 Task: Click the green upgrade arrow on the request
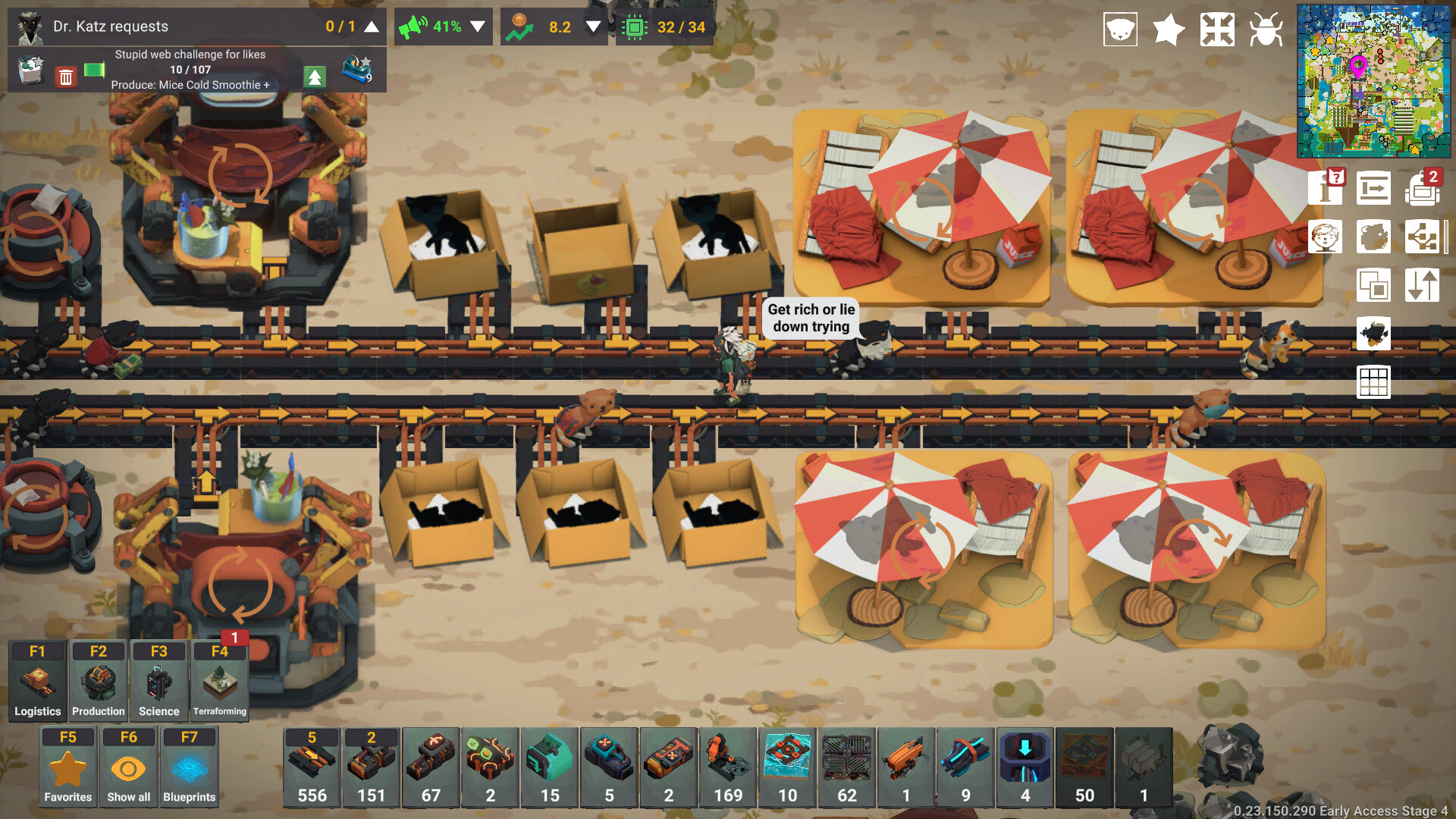[x=314, y=77]
